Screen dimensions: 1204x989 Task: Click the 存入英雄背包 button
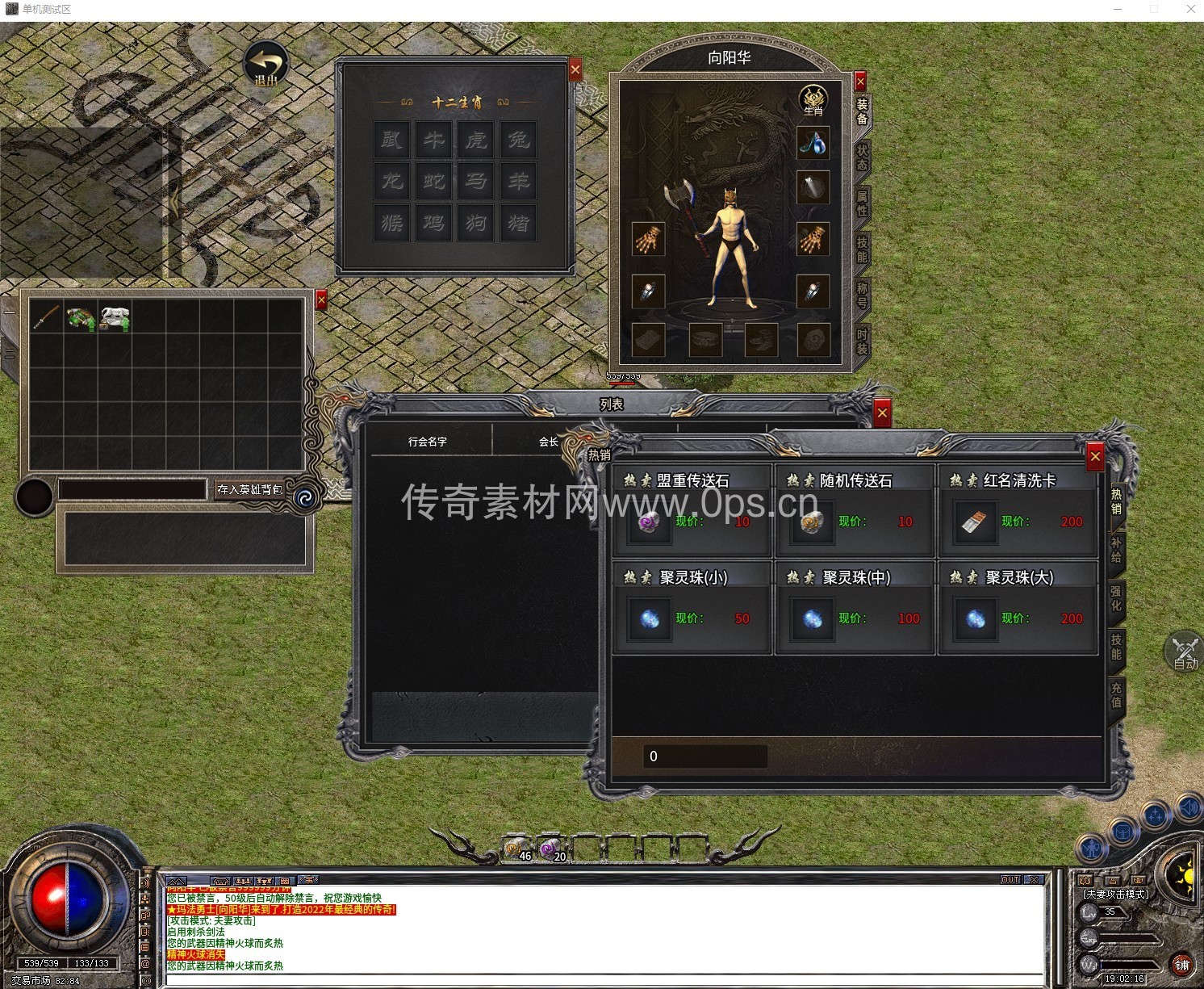[x=250, y=489]
